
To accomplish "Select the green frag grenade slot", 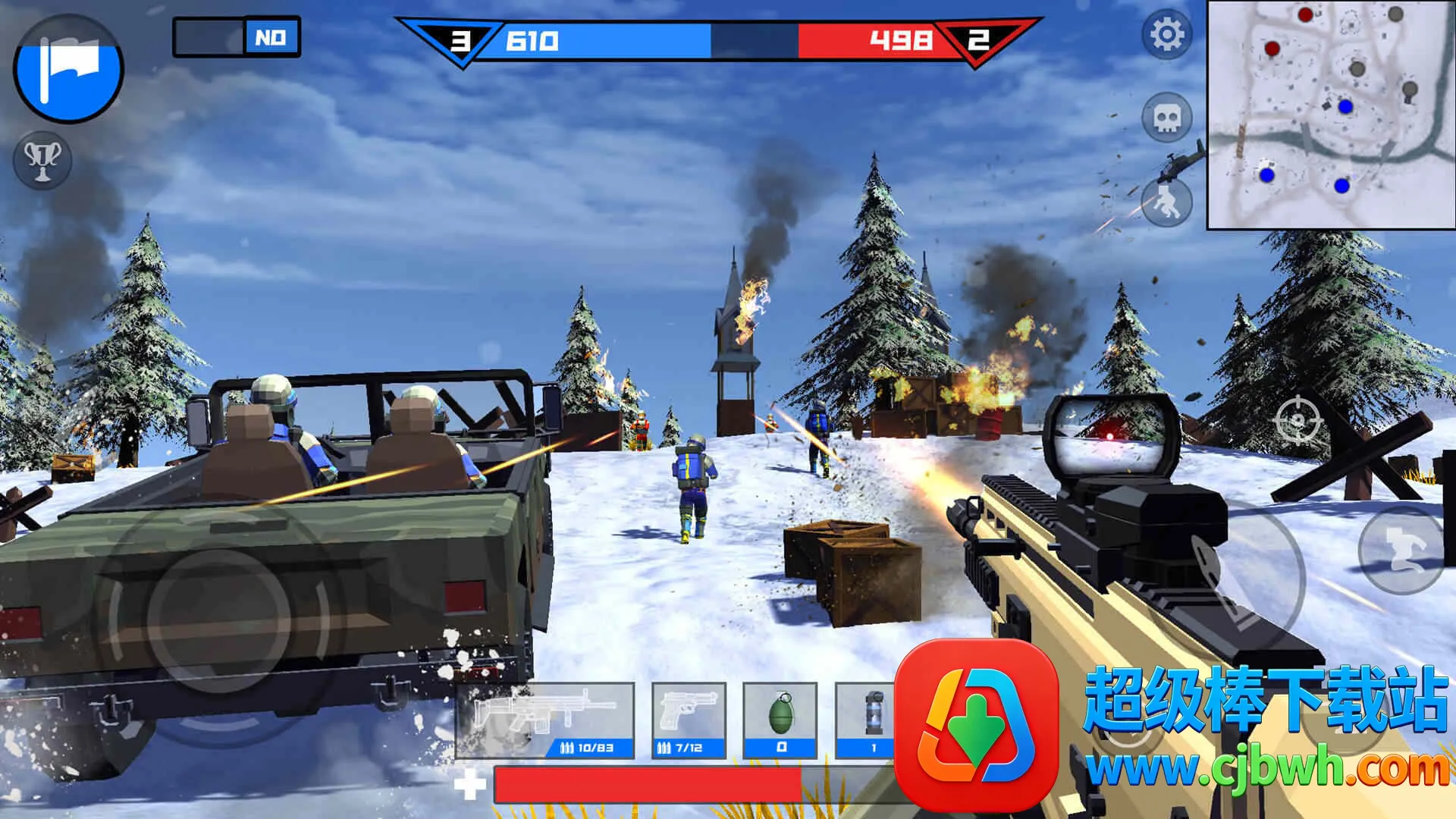I will point(780,720).
